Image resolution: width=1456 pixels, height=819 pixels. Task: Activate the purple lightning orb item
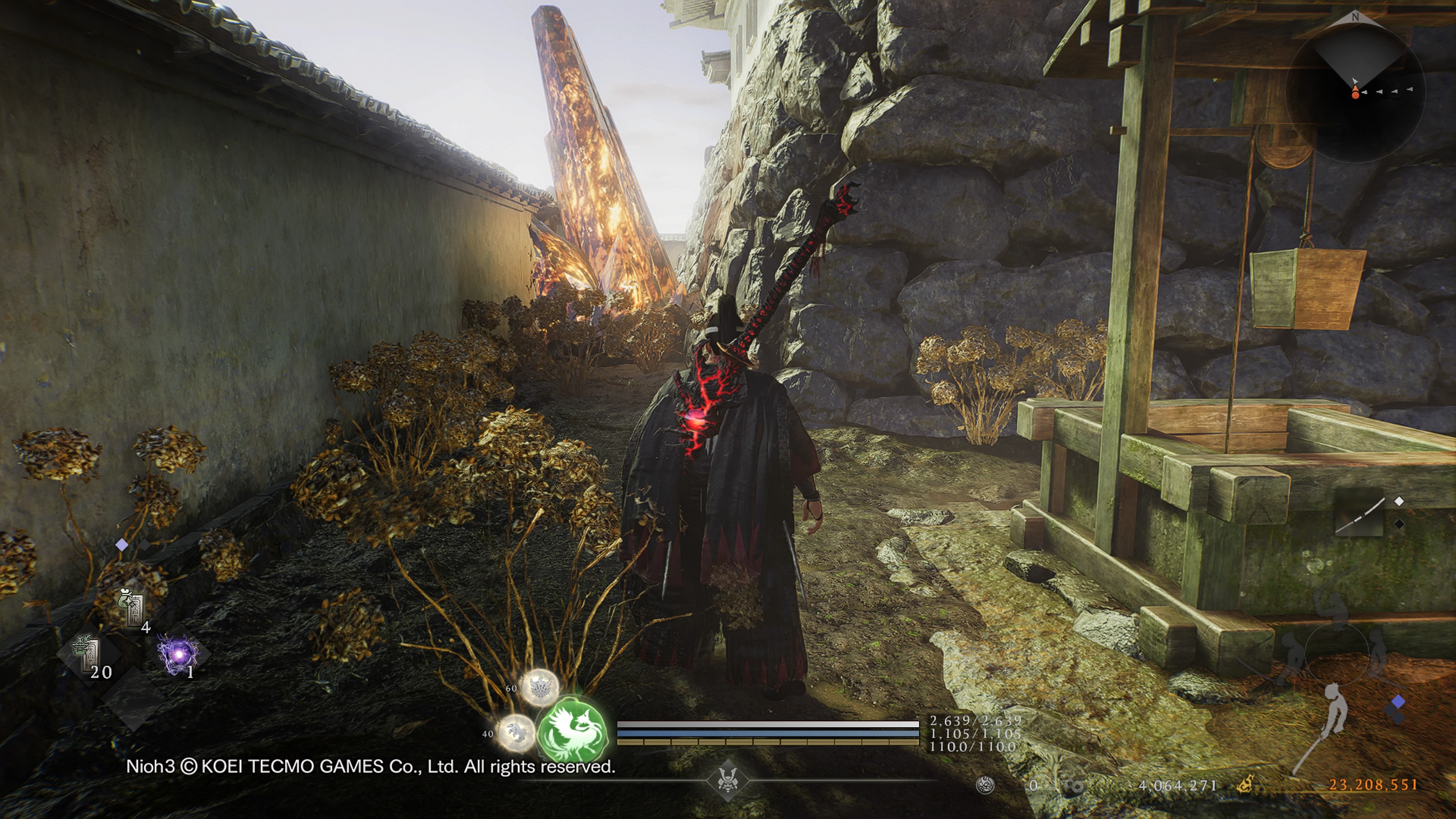(x=179, y=654)
